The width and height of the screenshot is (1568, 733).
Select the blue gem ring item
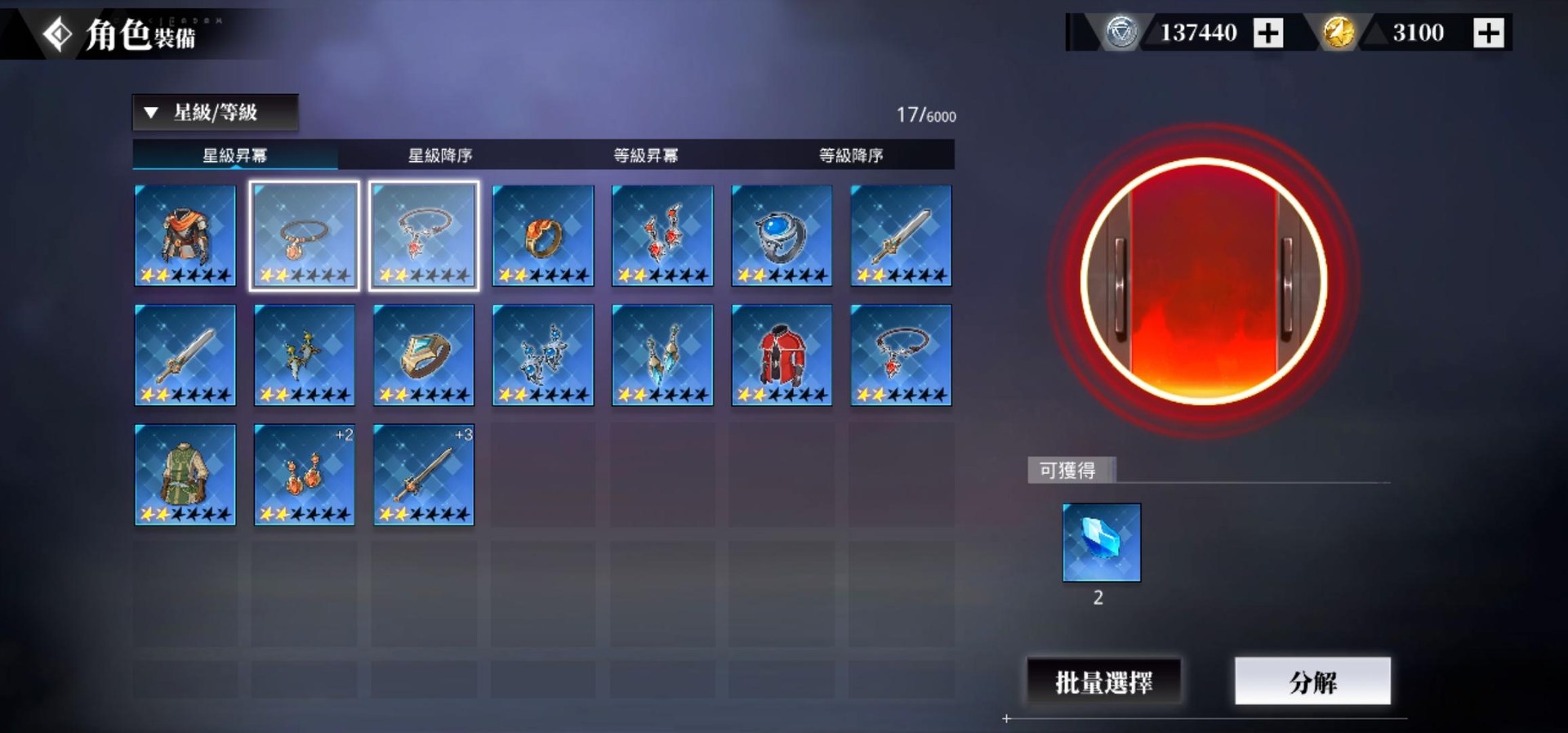click(782, 235)
